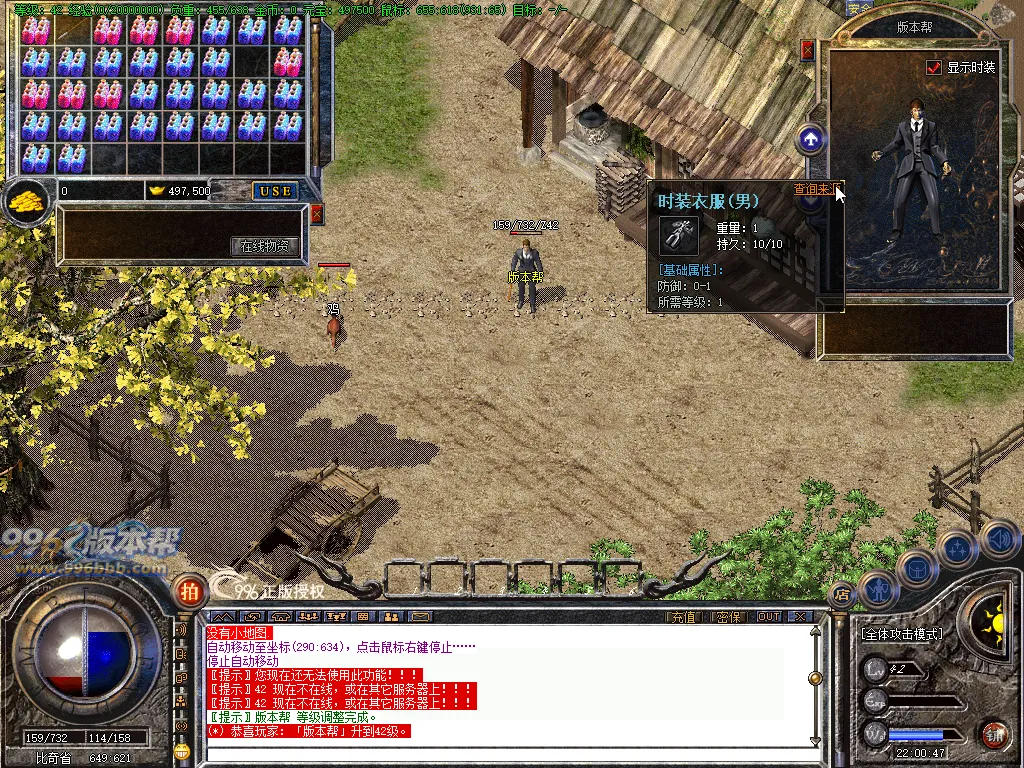Toggle the 显示时装 show-fashion checkbox
This screenshot has height=768, width=1024.
934,68
